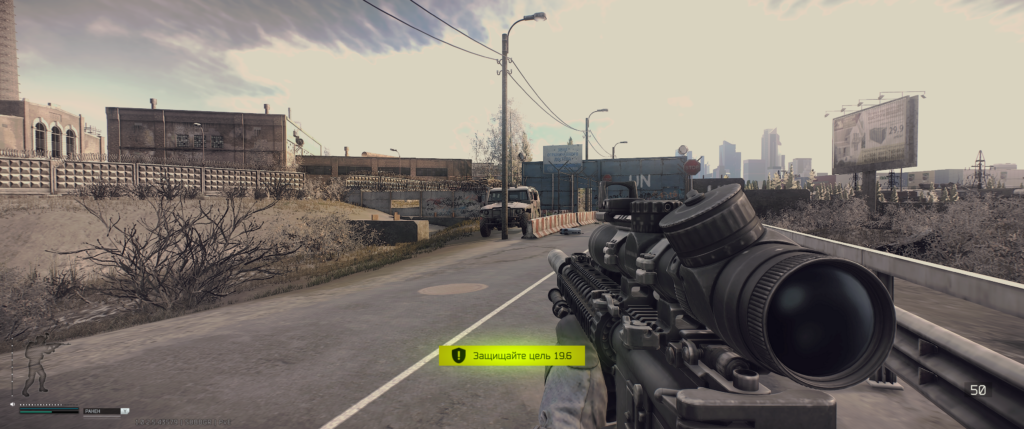Click the "РАНЕН" wounded status box
The height and width of the screenshot is (429, 1024).
104,410
